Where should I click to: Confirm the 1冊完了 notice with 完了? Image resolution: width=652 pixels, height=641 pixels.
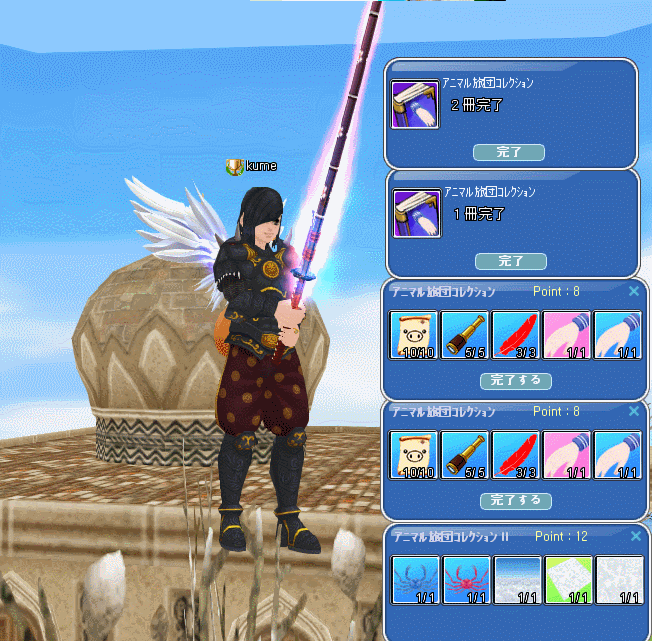pos(510,260)
